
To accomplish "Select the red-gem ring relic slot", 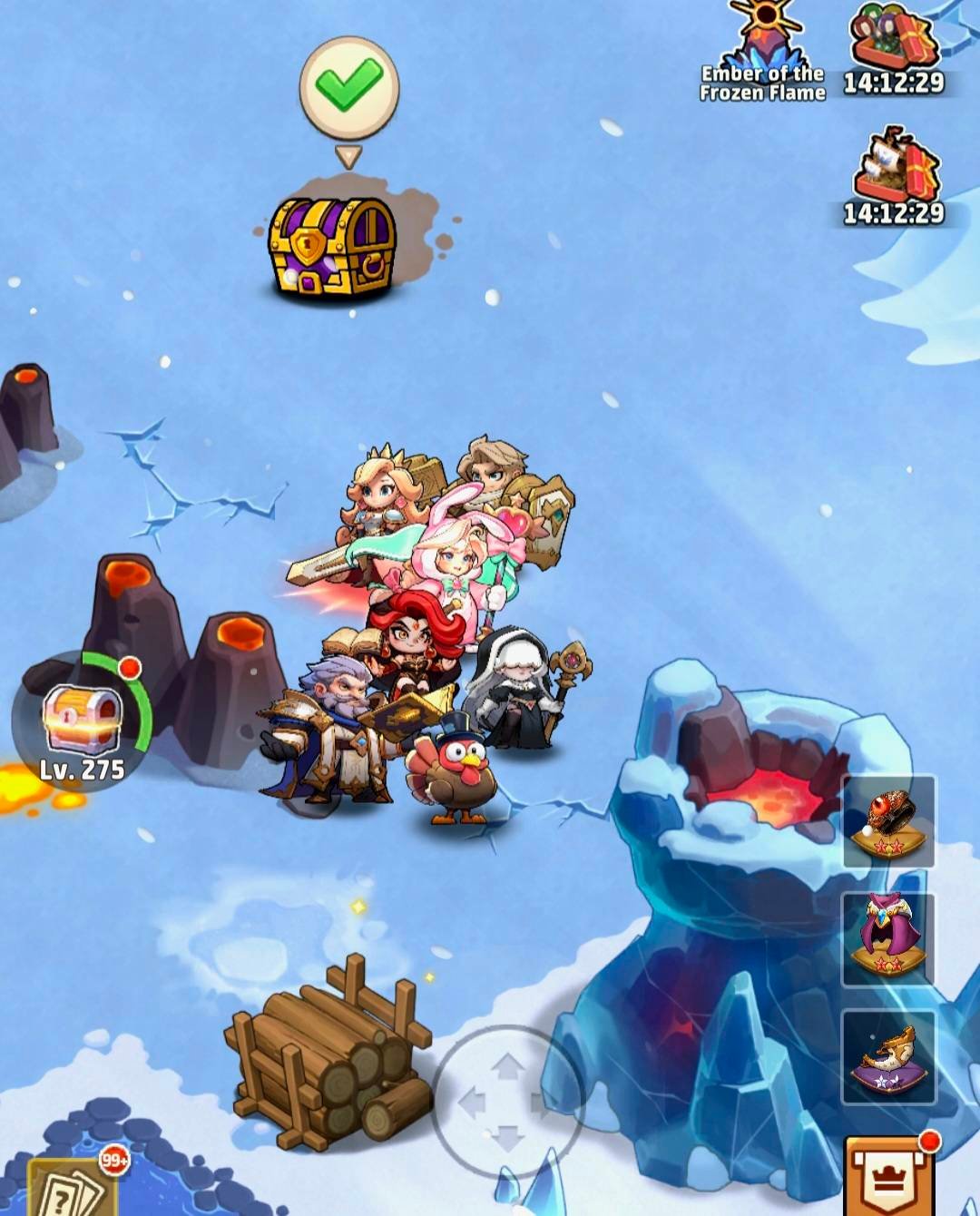I will pos(889,821).
